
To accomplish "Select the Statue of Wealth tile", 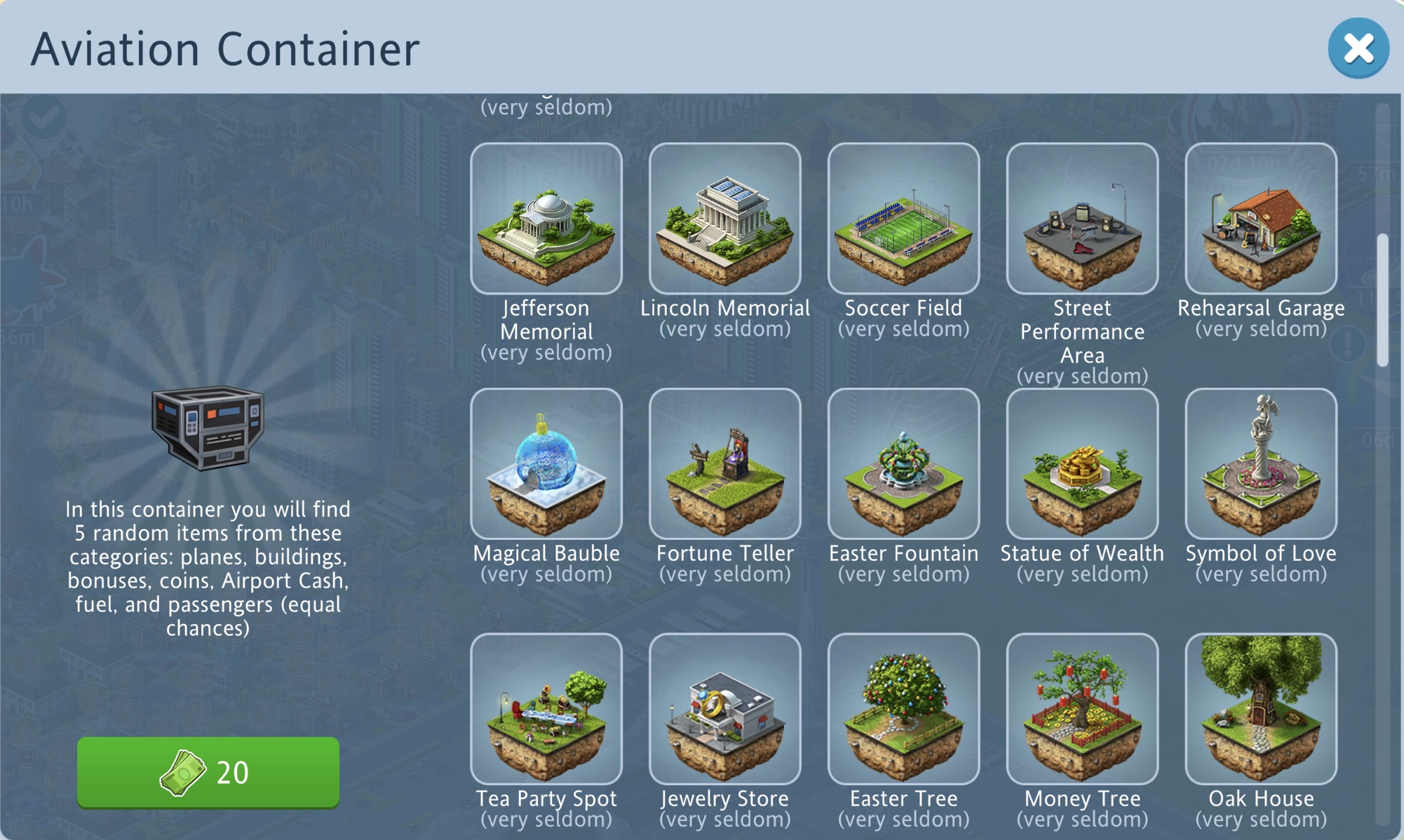I will 1082,463.
